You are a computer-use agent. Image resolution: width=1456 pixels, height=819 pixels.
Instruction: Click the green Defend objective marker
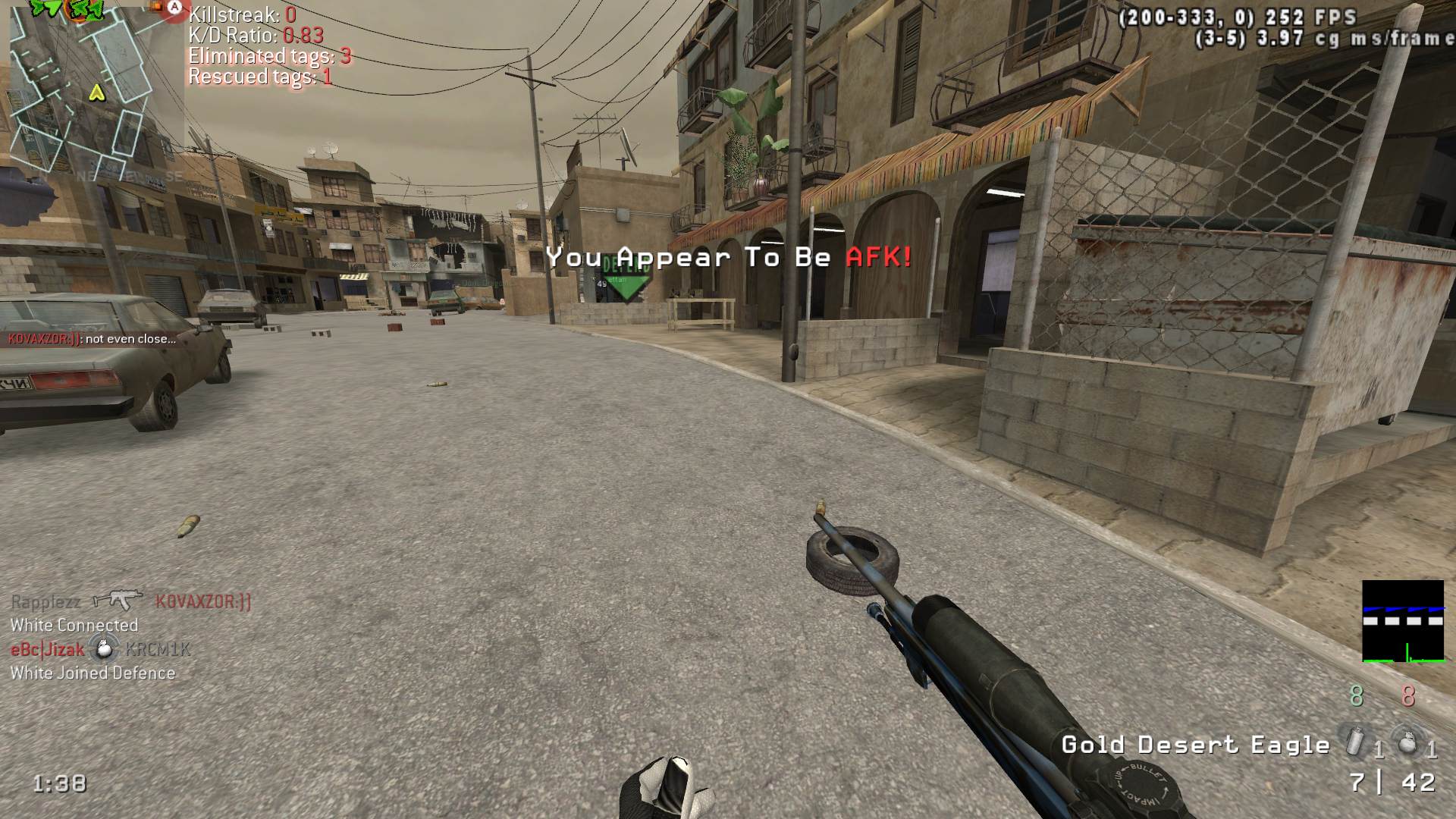(626, 277)
